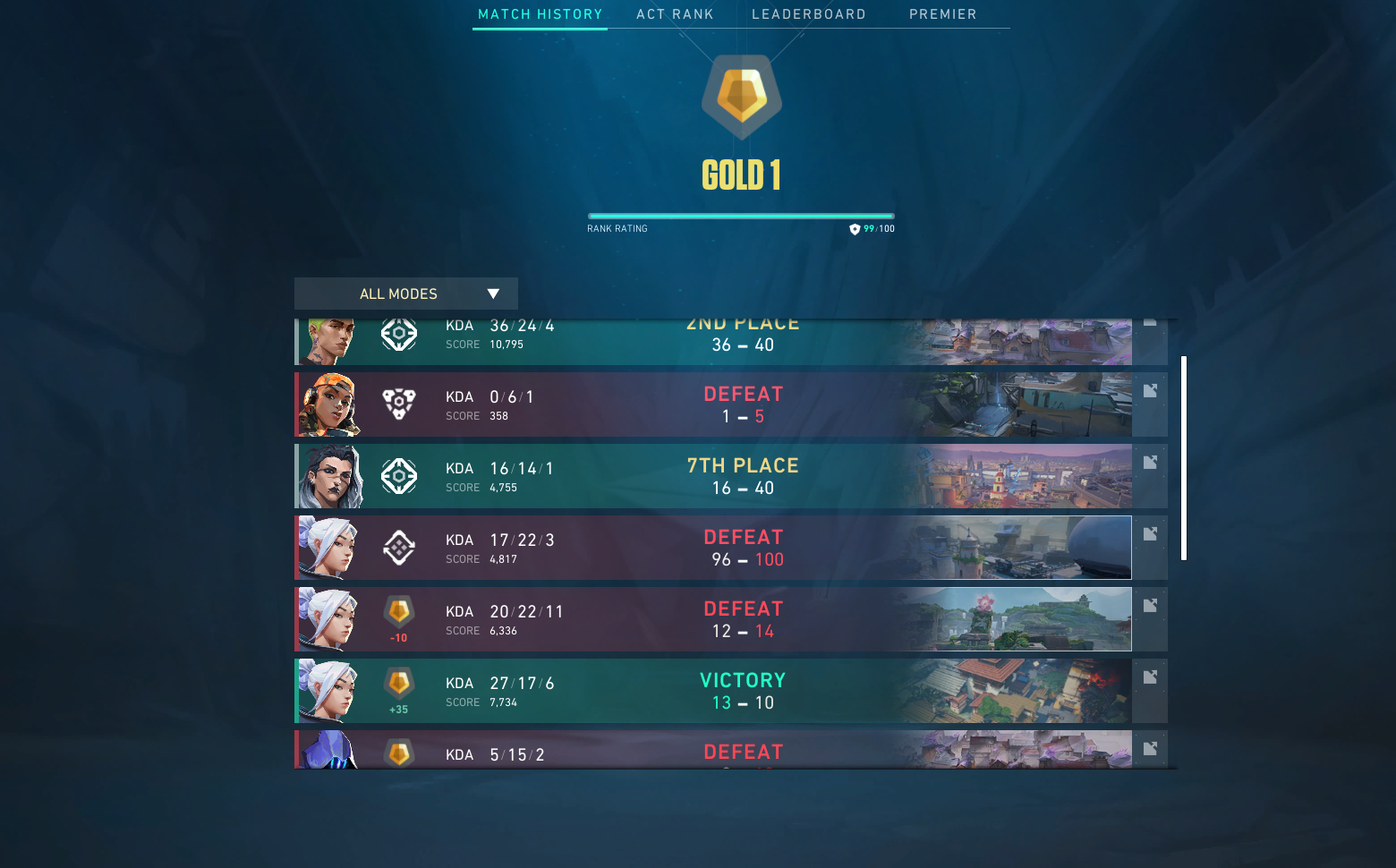Open the All Modes filter dropdown
This screenshot has width=1396, height=868.
(x=406, y=294)
